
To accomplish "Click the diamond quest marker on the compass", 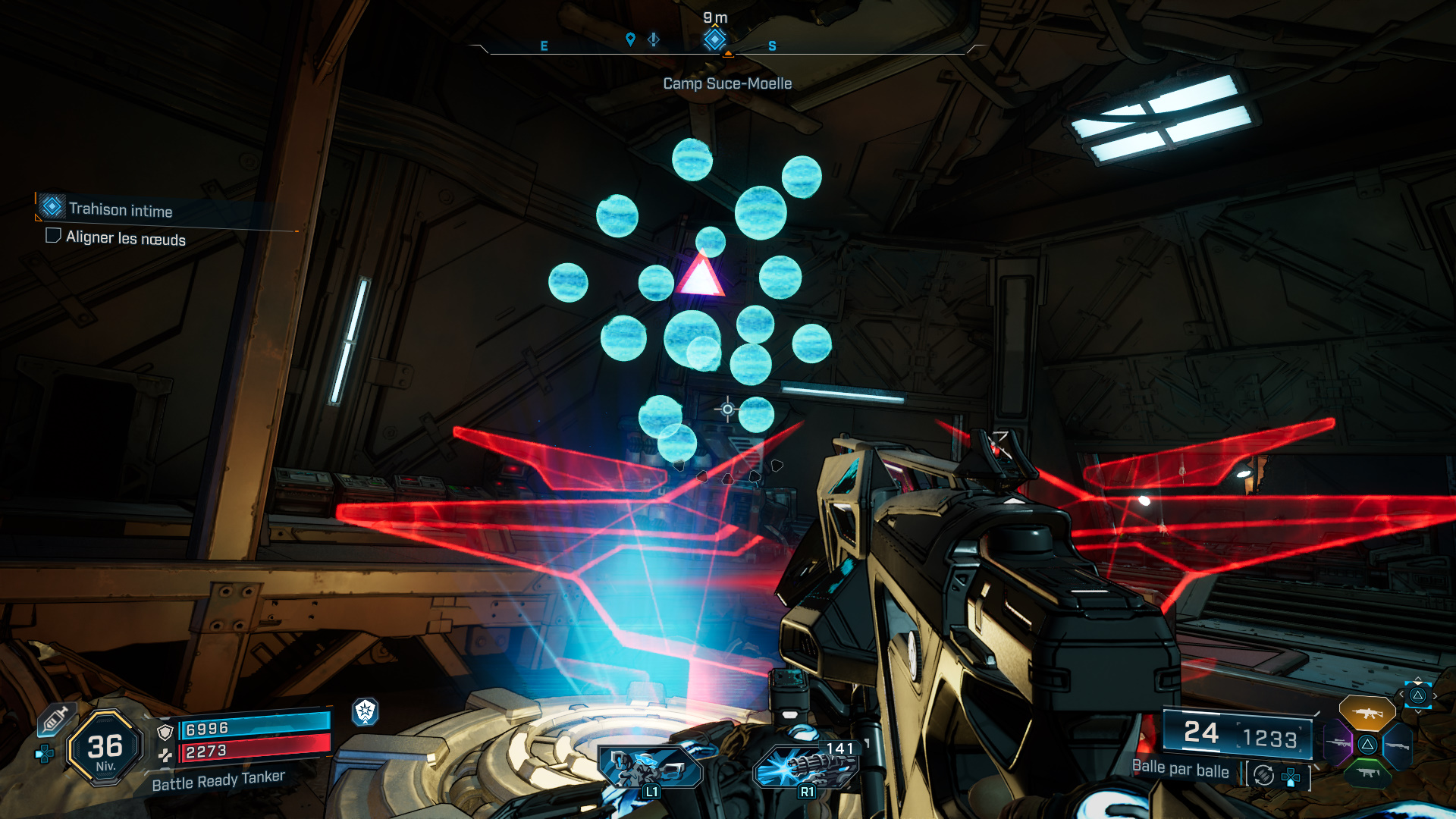I will coord(714,39).
